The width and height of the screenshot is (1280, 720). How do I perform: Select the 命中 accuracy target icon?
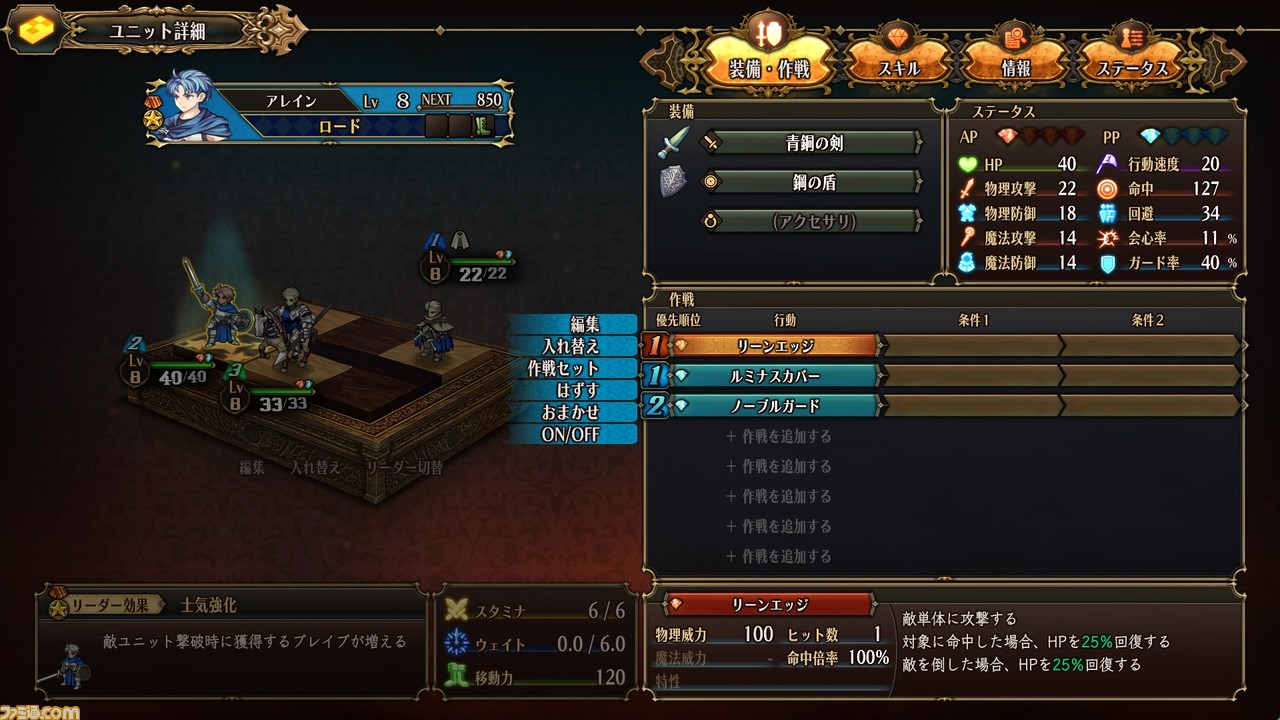[1110, 187]
